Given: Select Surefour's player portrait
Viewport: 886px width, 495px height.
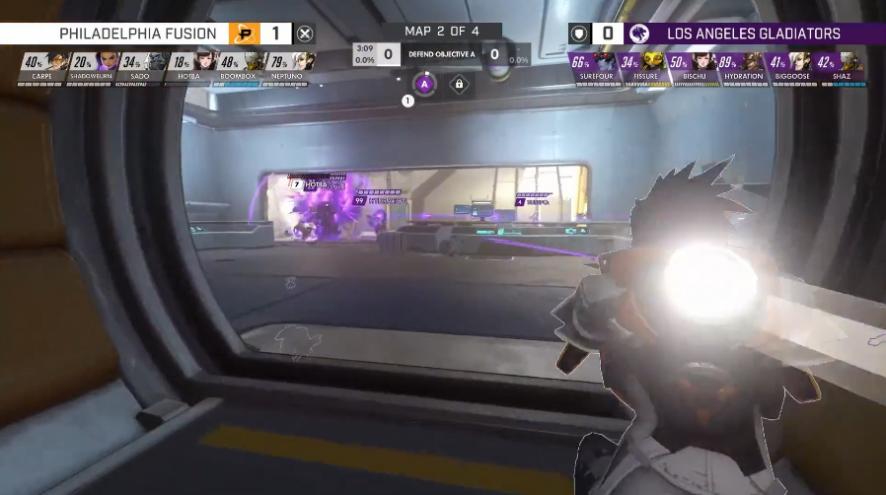Looking at the screenshot, I should (605, 62).
